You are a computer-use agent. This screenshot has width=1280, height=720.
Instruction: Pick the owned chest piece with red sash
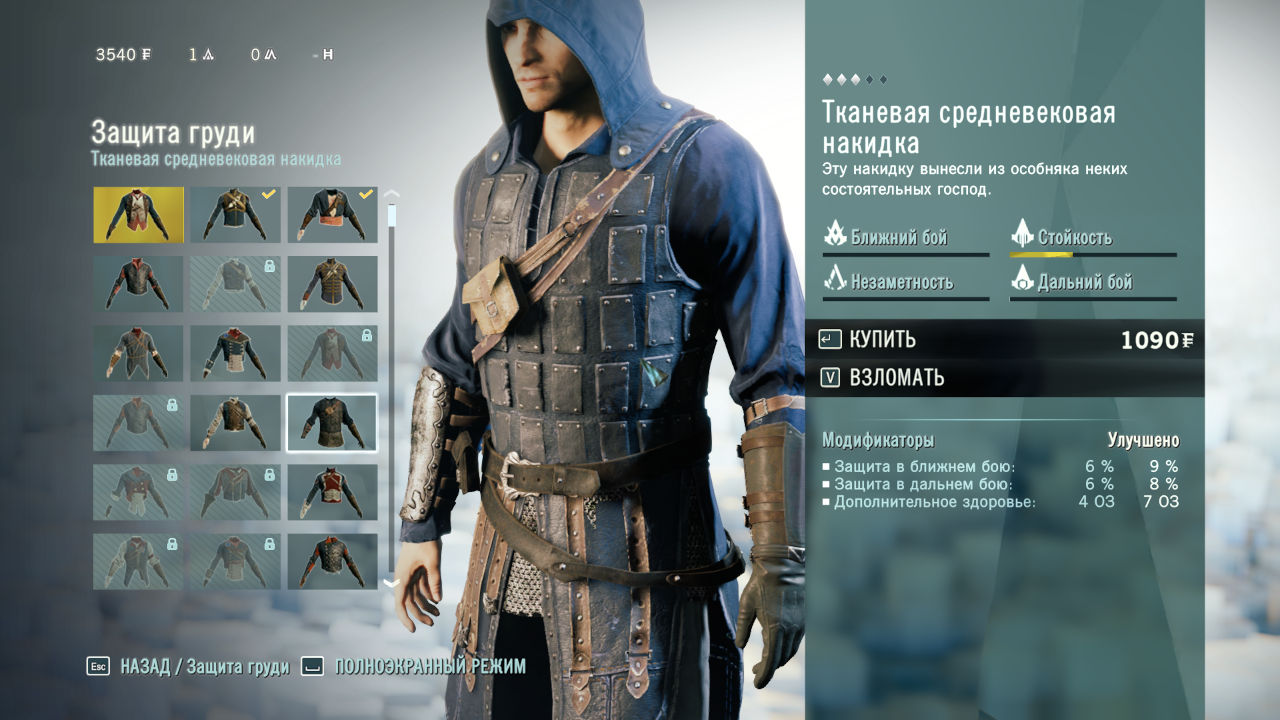(x=332, y=214)
